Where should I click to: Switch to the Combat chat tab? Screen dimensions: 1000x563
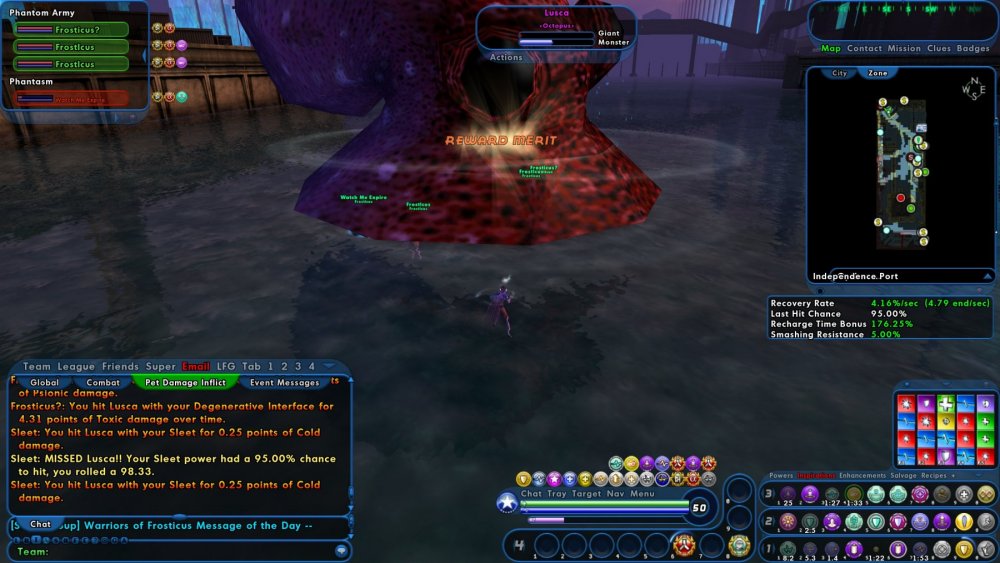coord(103,382)
